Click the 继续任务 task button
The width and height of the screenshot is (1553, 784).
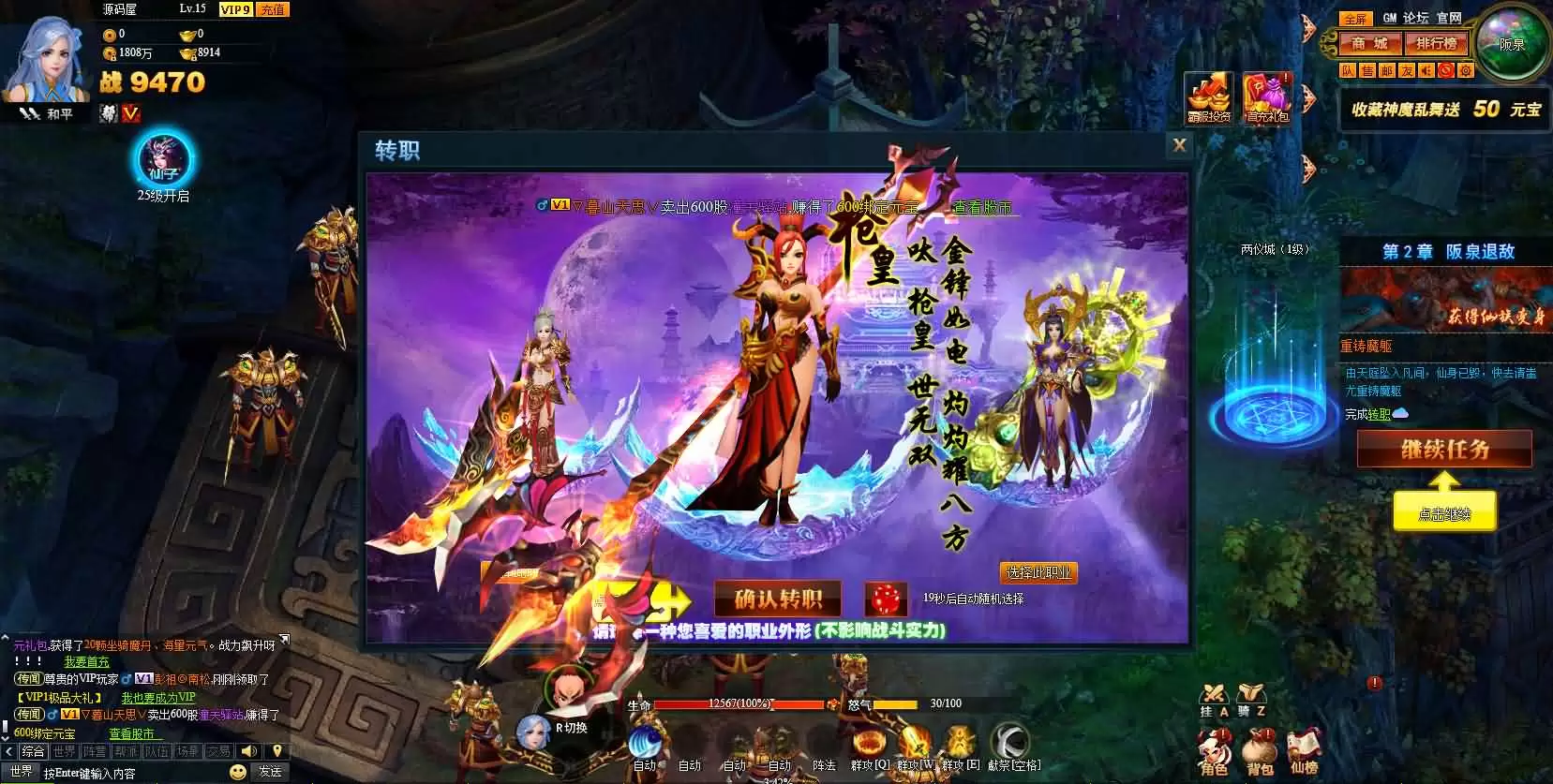(x=1444, y=449)
